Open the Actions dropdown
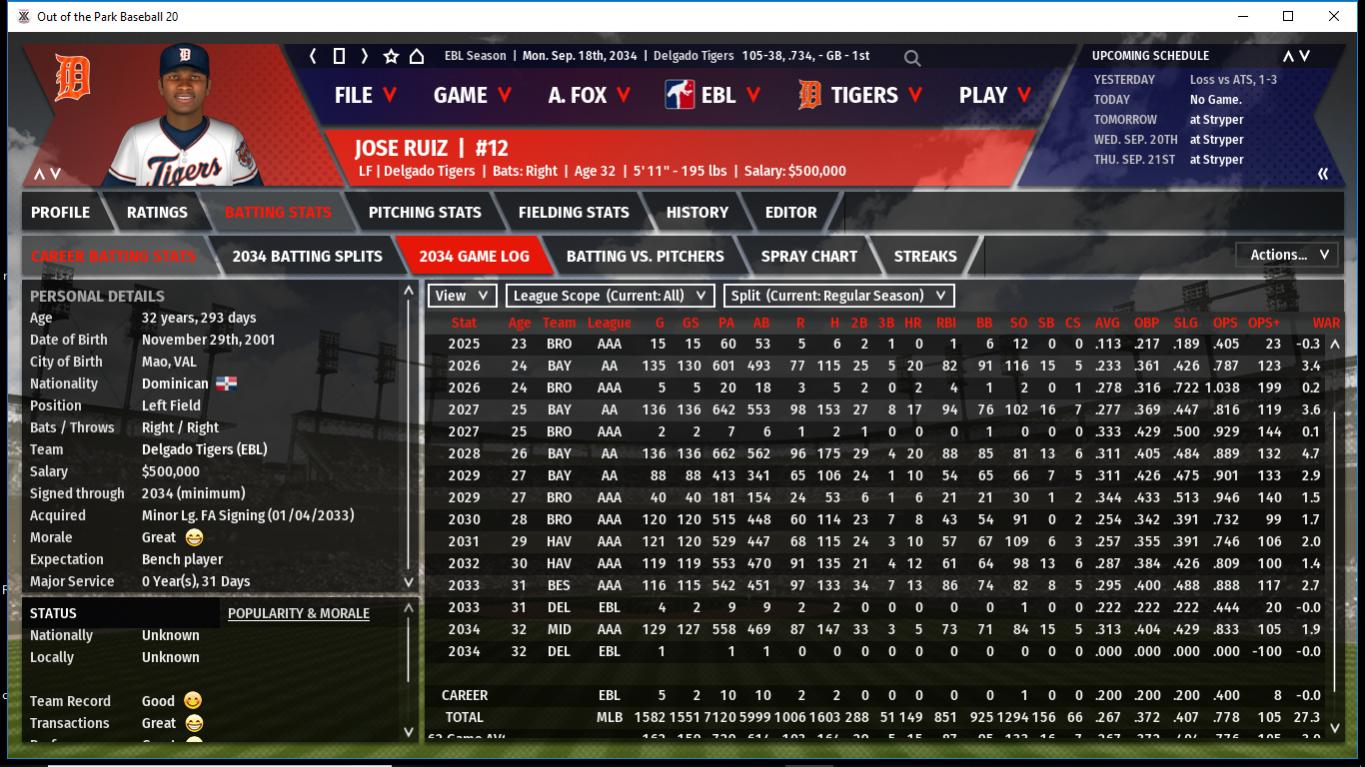The image size is (1365, 767). 1288,255
